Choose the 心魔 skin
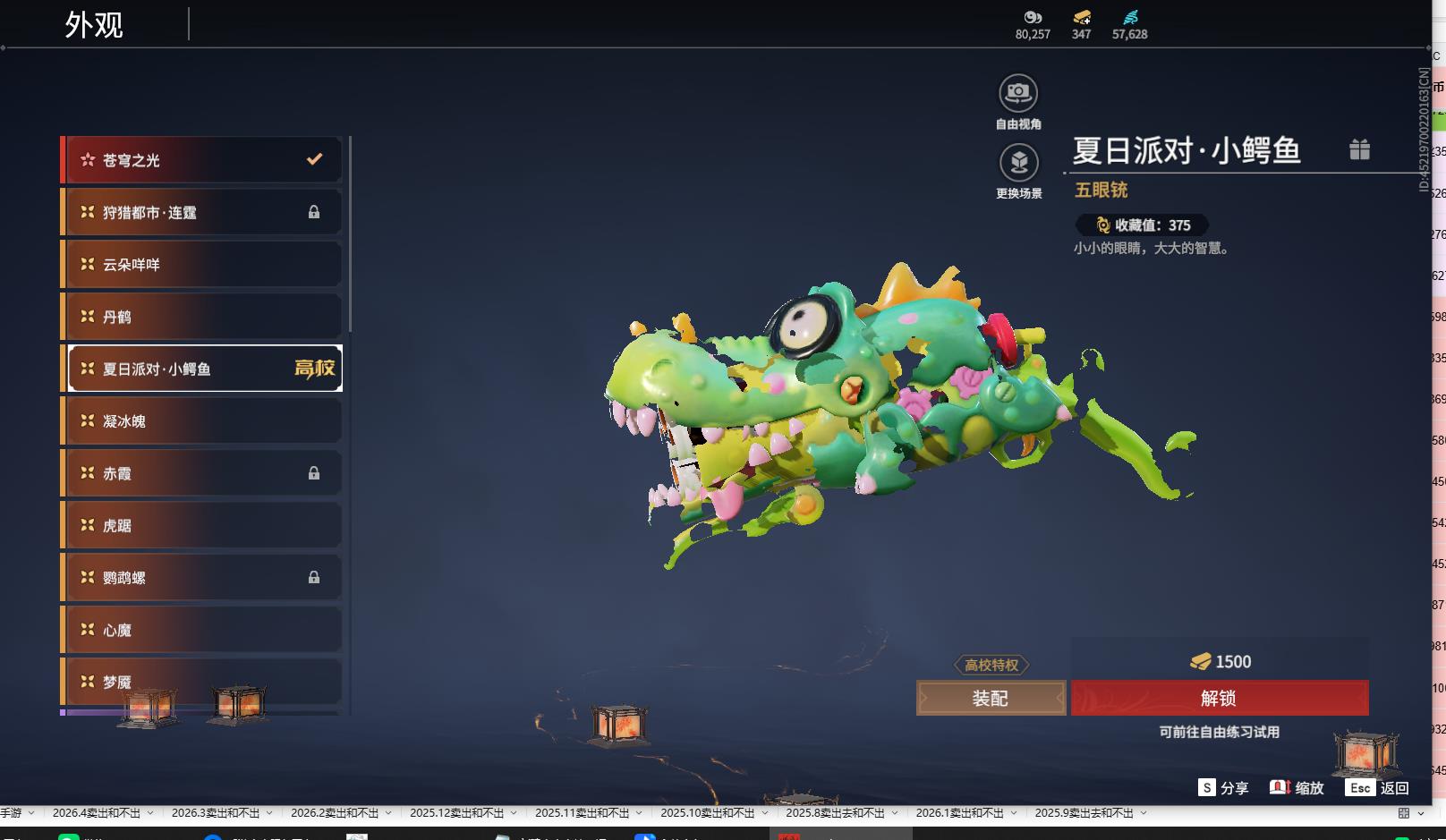This screenshot has width=1446, height=840. 201,630
